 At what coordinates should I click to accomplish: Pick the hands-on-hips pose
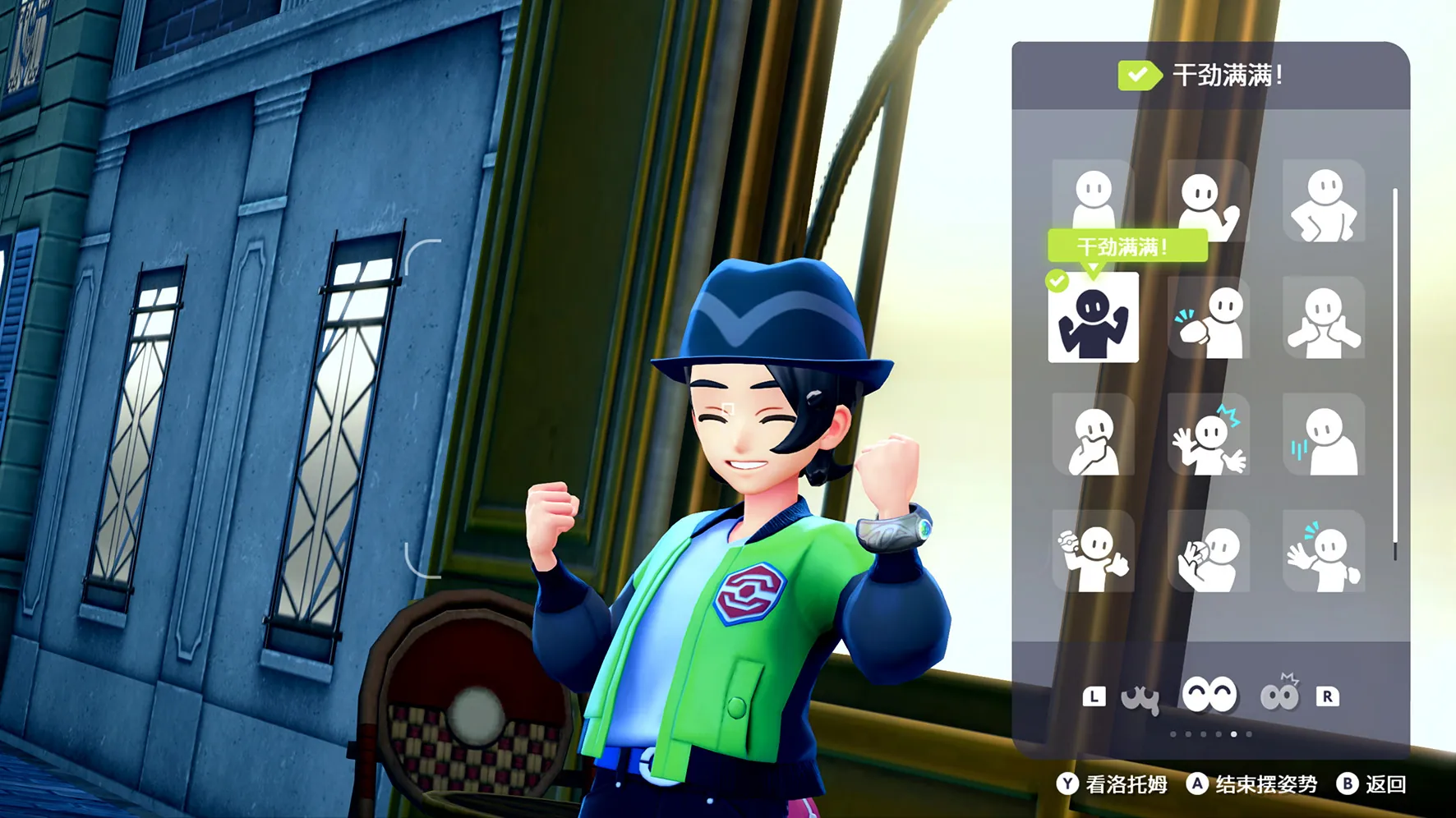(x=1323, y=201)
